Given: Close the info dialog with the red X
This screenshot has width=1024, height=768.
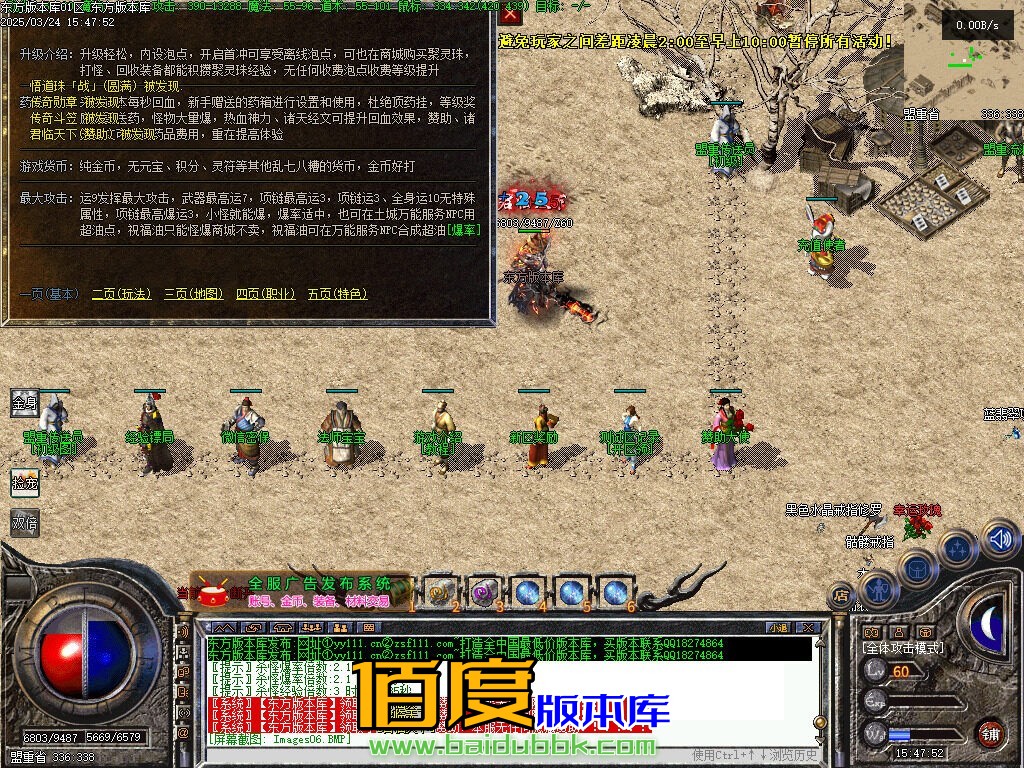Looking at the screenshot, I should coord(511,15).
